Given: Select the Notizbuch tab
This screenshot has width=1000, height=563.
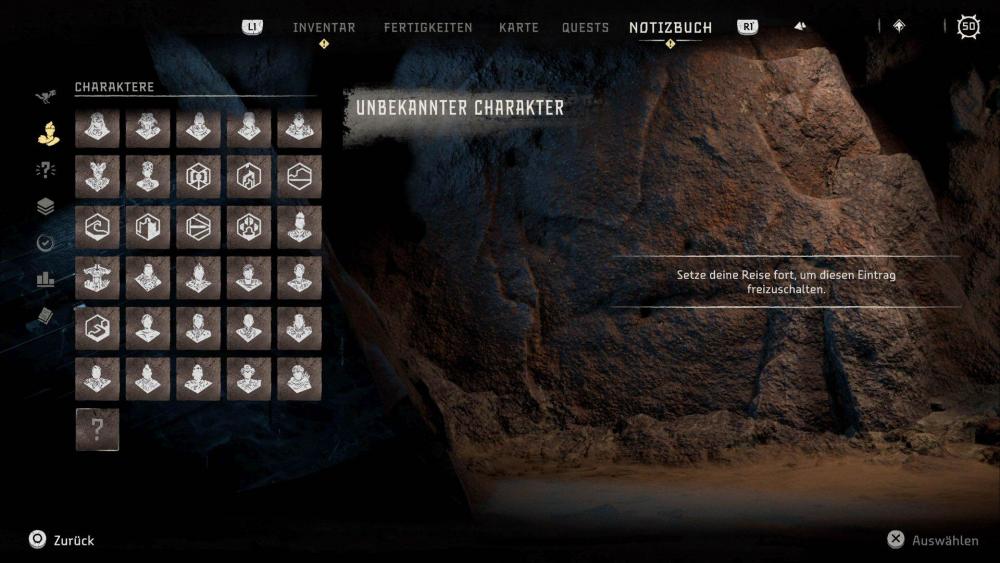Looking at the screenshot, I should pyautogui.click(x=670, y=28).
